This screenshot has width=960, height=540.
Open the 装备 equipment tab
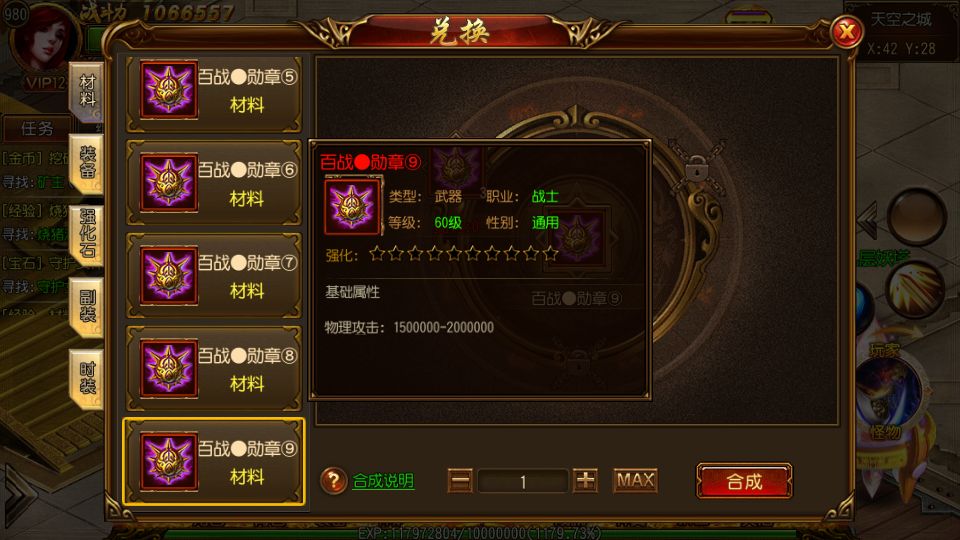tap(88, 165)
